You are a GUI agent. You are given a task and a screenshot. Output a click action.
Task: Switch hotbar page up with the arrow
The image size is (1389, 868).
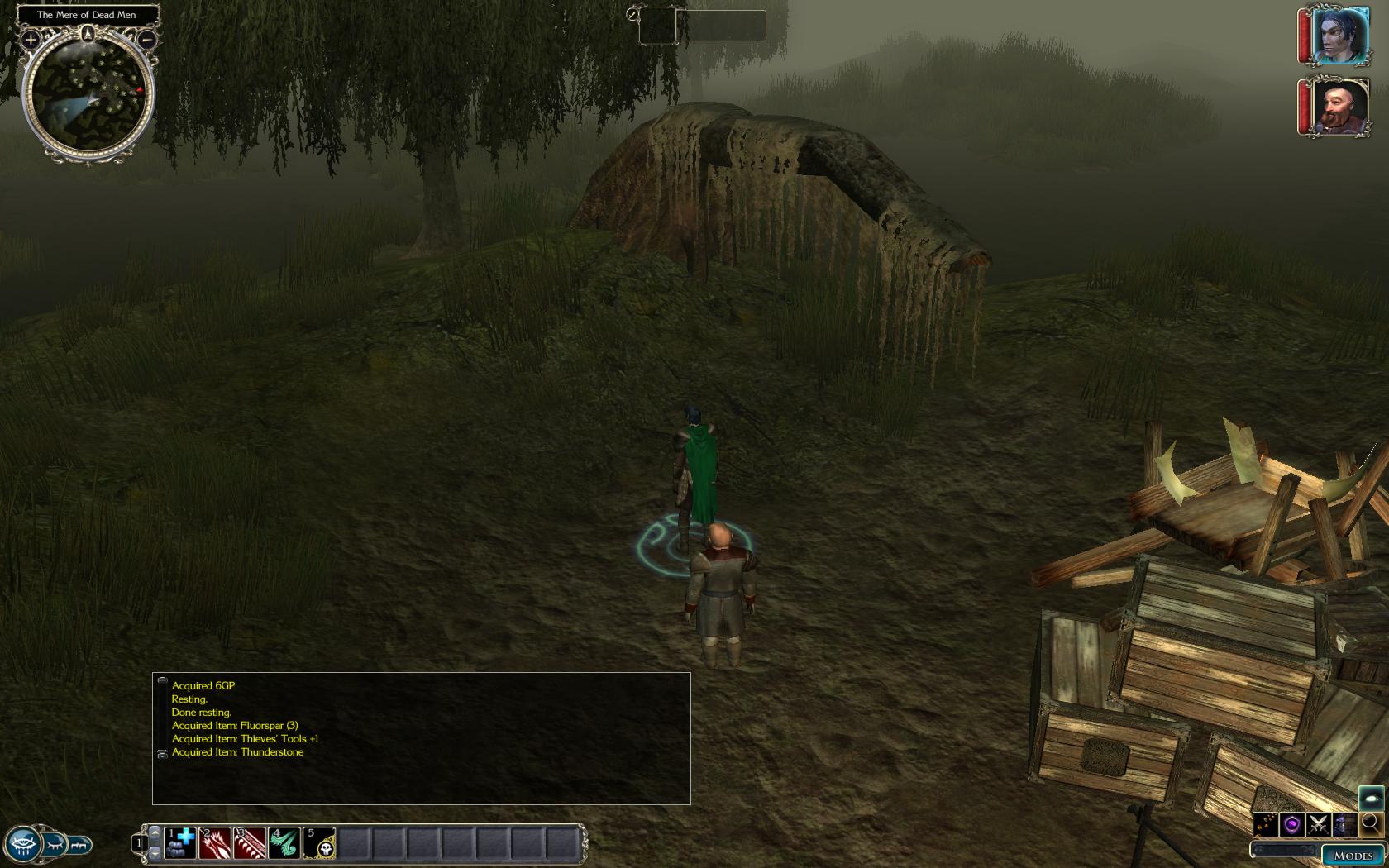[155, 832]
